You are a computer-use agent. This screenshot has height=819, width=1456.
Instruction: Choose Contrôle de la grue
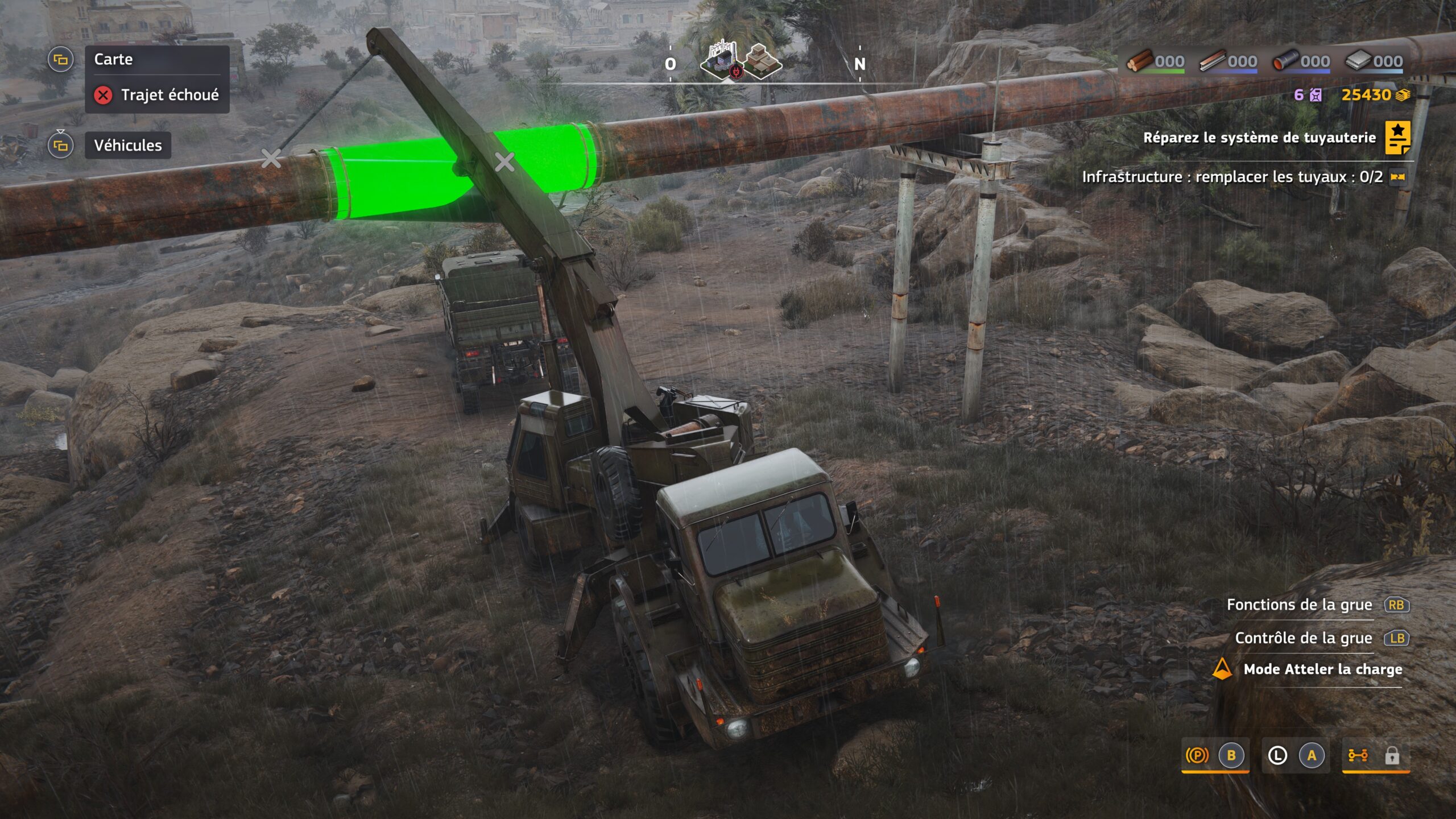tap(1303, 638)
